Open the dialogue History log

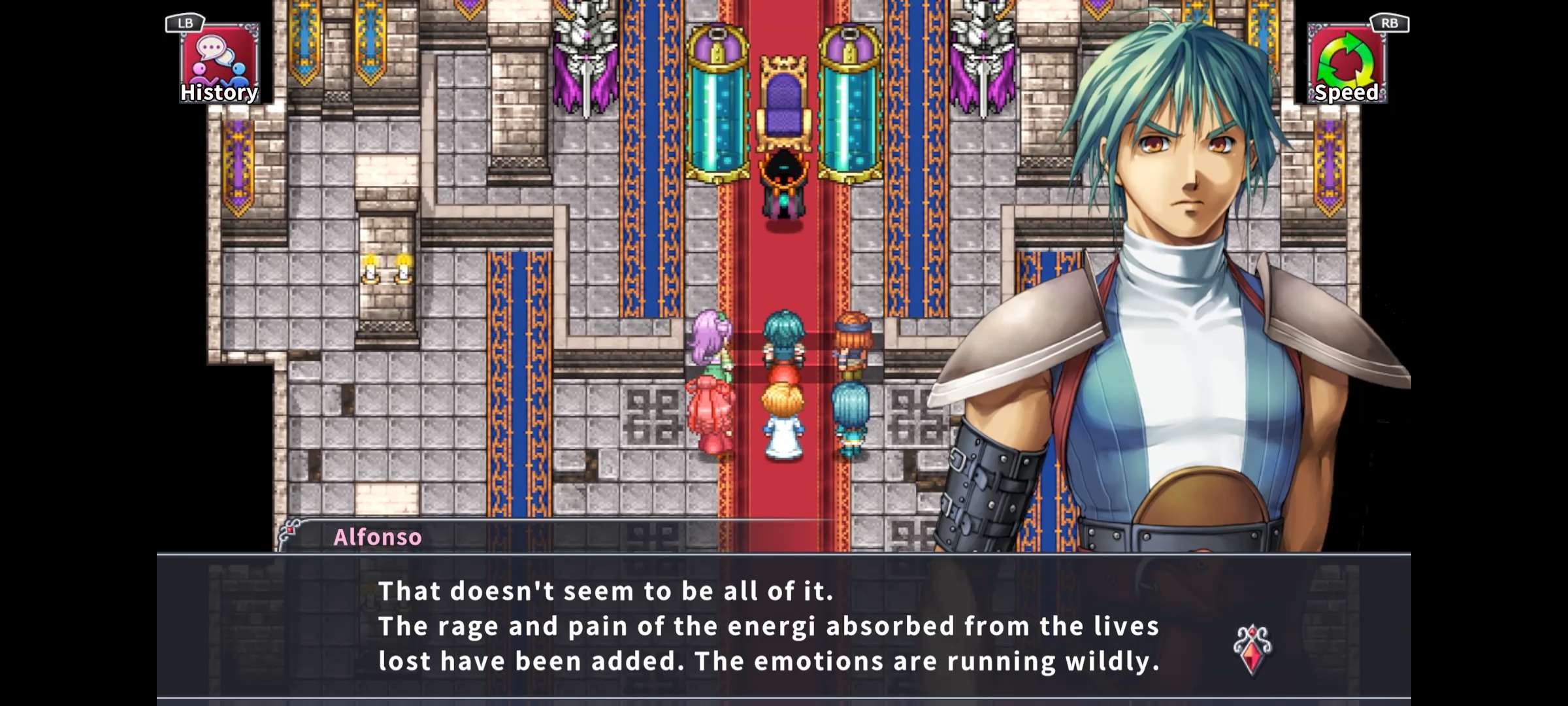(220, 64)
